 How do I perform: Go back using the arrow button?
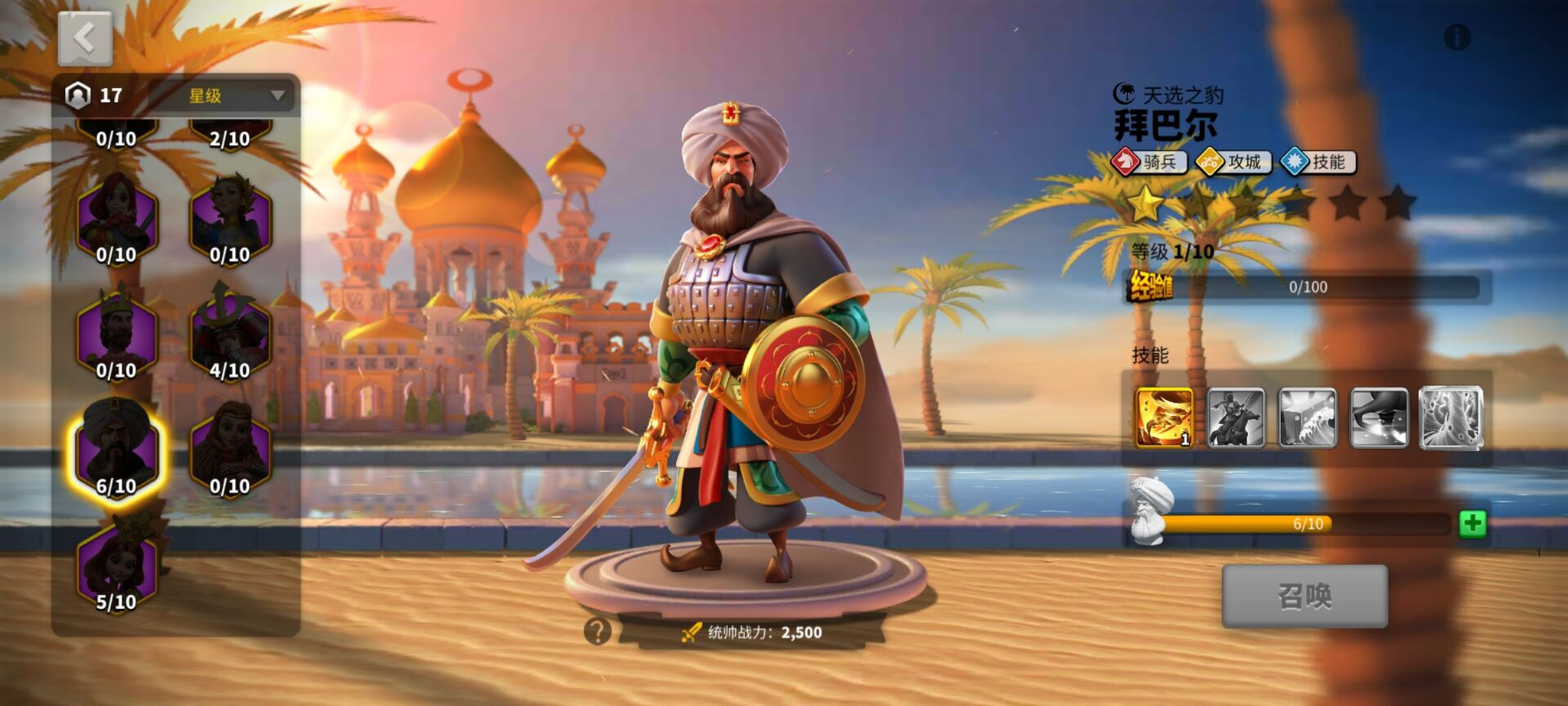click(85, 38)
